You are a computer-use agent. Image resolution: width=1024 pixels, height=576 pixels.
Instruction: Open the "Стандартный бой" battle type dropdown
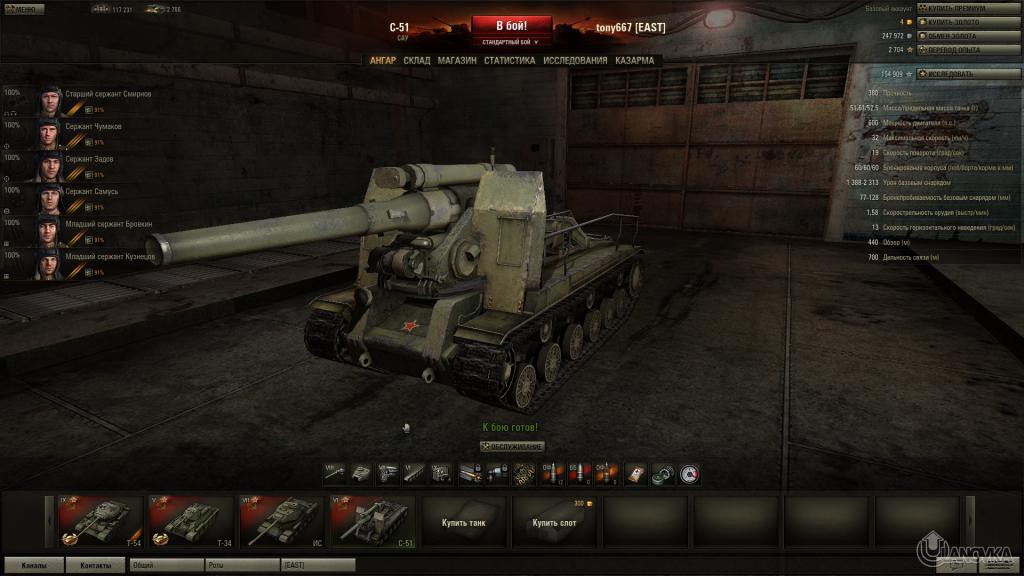point(512,43)
